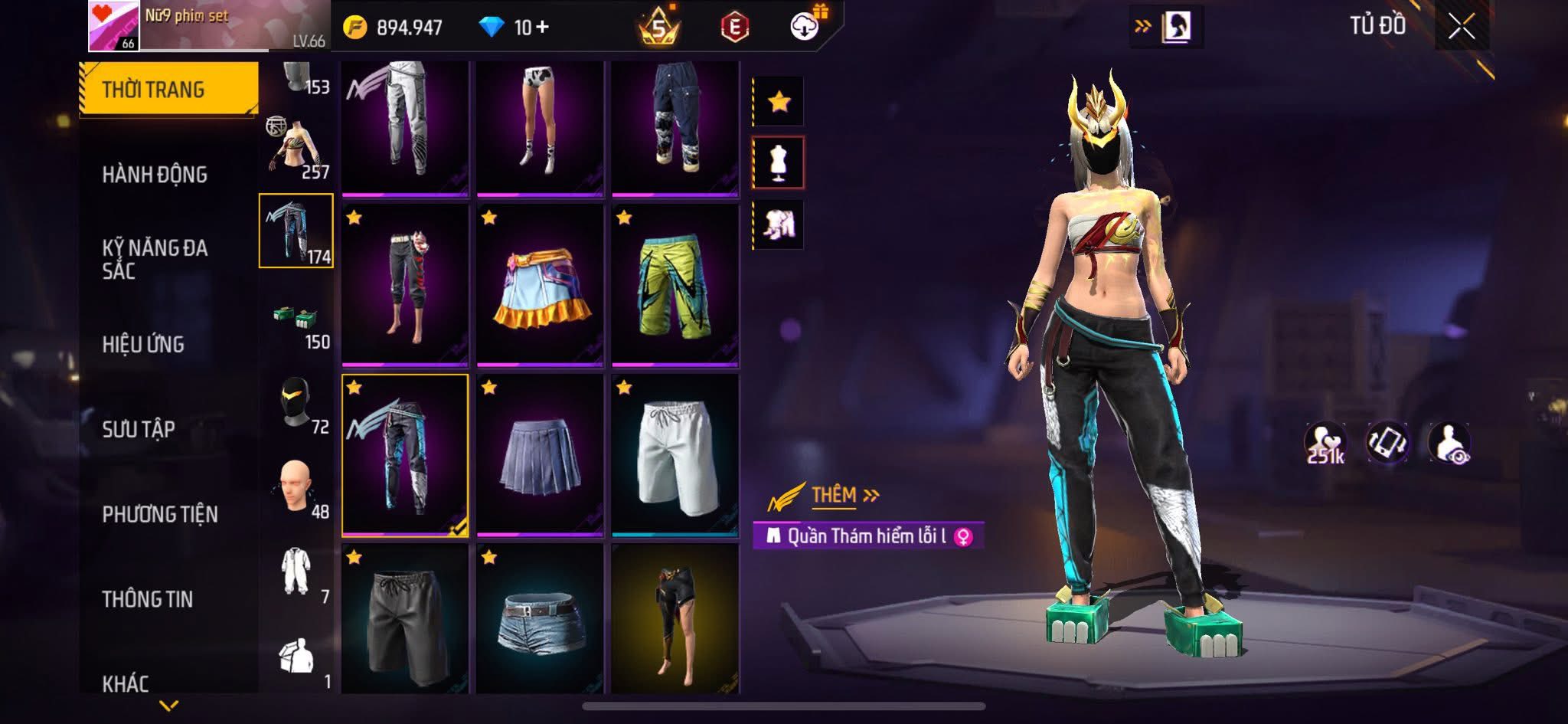Select the plain white shorts

coord(675,455)
